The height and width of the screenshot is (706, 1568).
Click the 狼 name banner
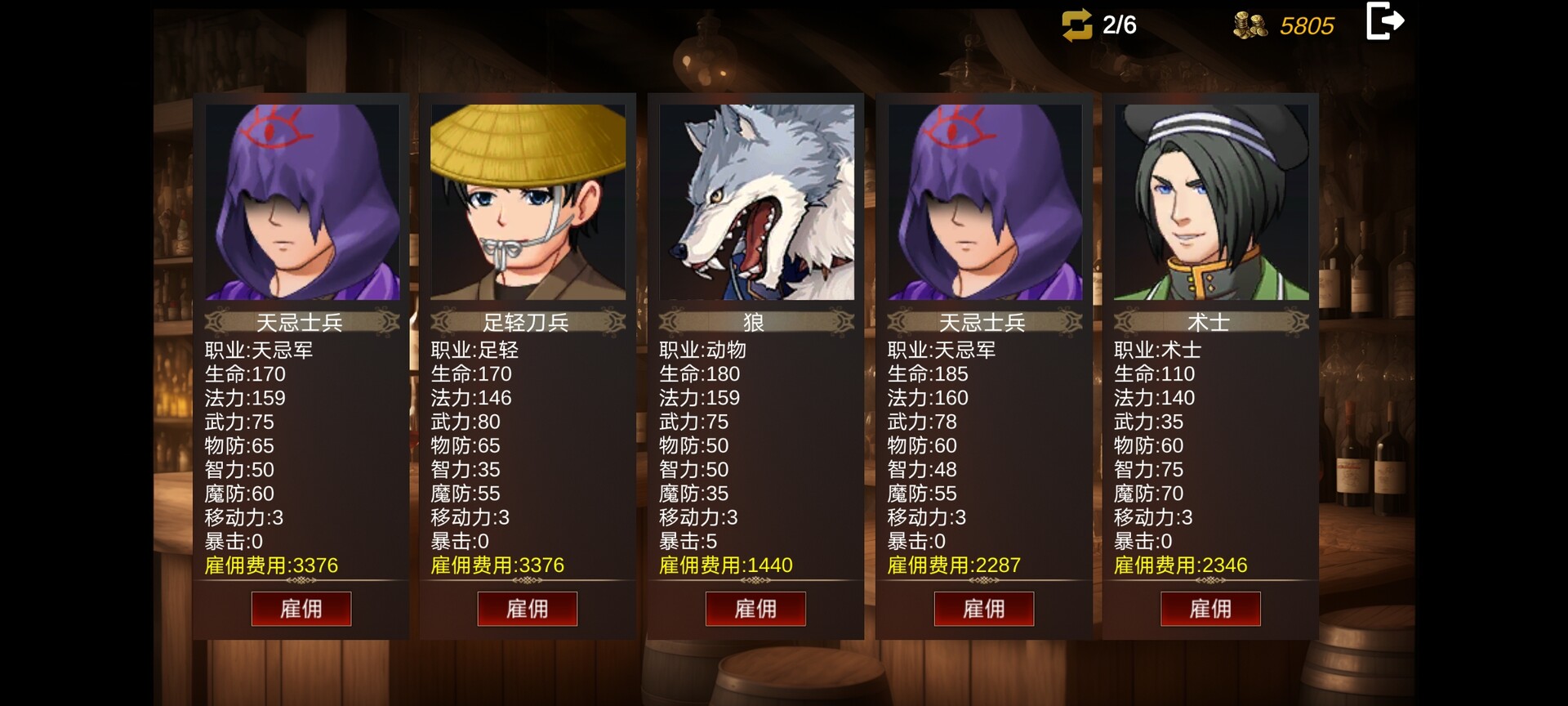tap(755, 321)
